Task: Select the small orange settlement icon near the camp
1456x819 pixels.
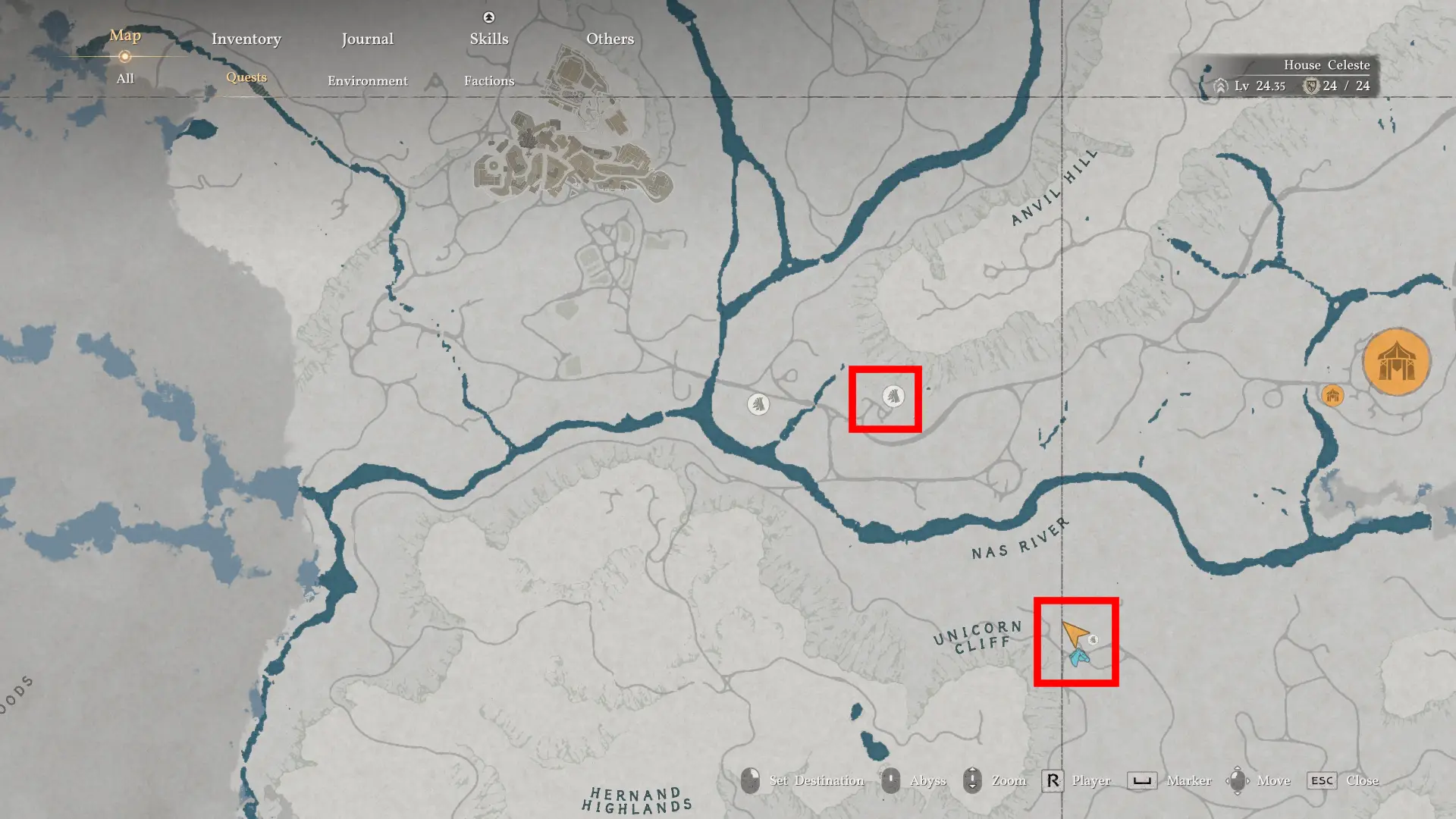Action: point(1332,395)
